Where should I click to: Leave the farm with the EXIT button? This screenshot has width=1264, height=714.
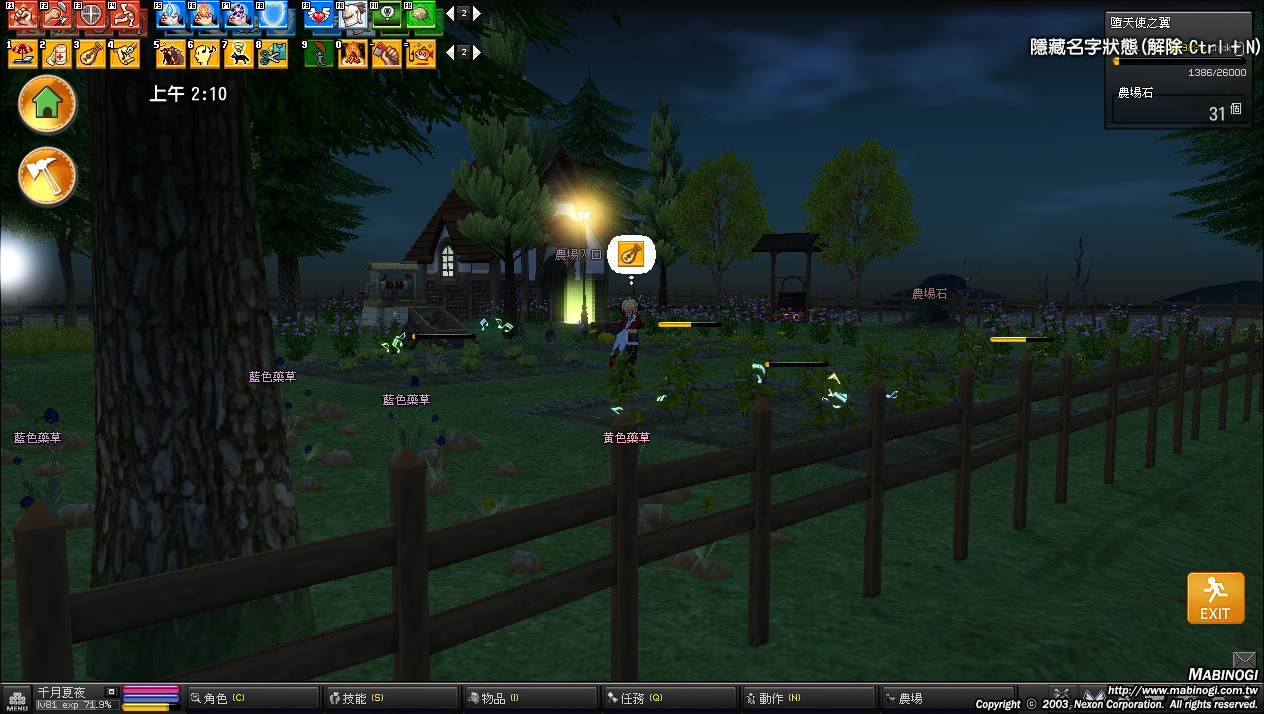(1215, 598)
